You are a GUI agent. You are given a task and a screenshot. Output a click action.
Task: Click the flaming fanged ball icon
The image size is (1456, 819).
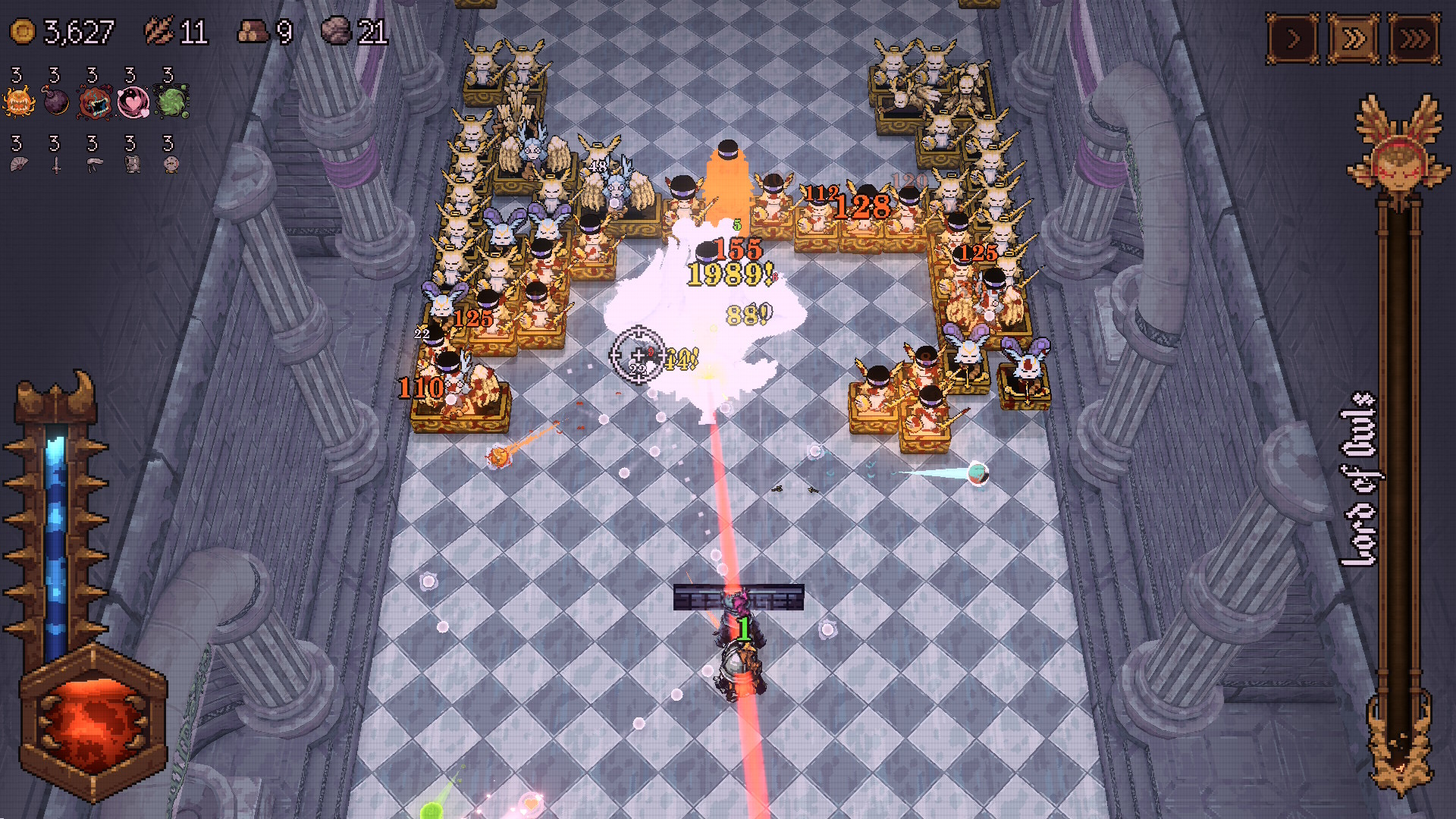pyautogui.click(x=19, y=102)
